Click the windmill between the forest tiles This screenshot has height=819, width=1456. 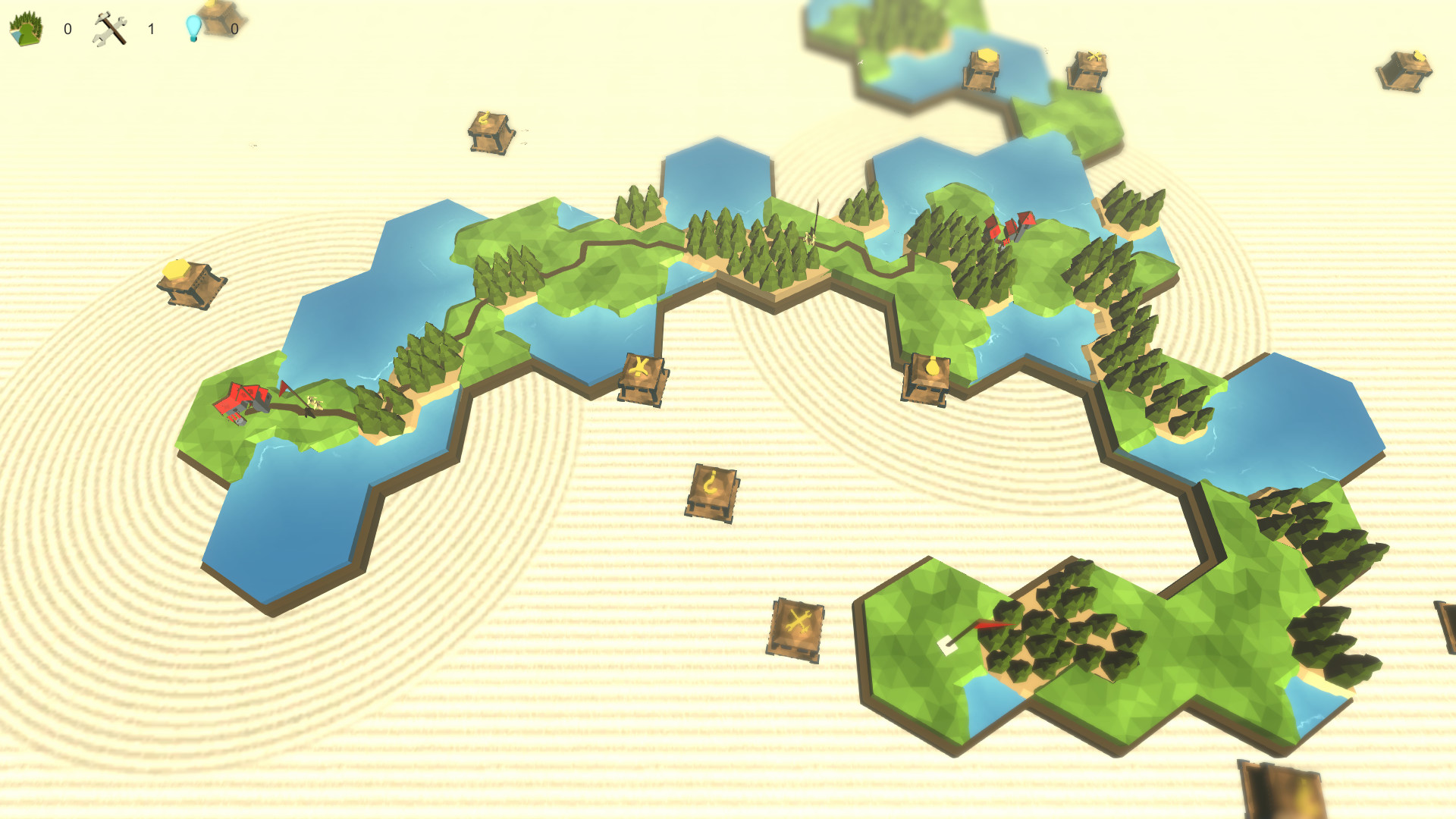(x=811, y=235)
